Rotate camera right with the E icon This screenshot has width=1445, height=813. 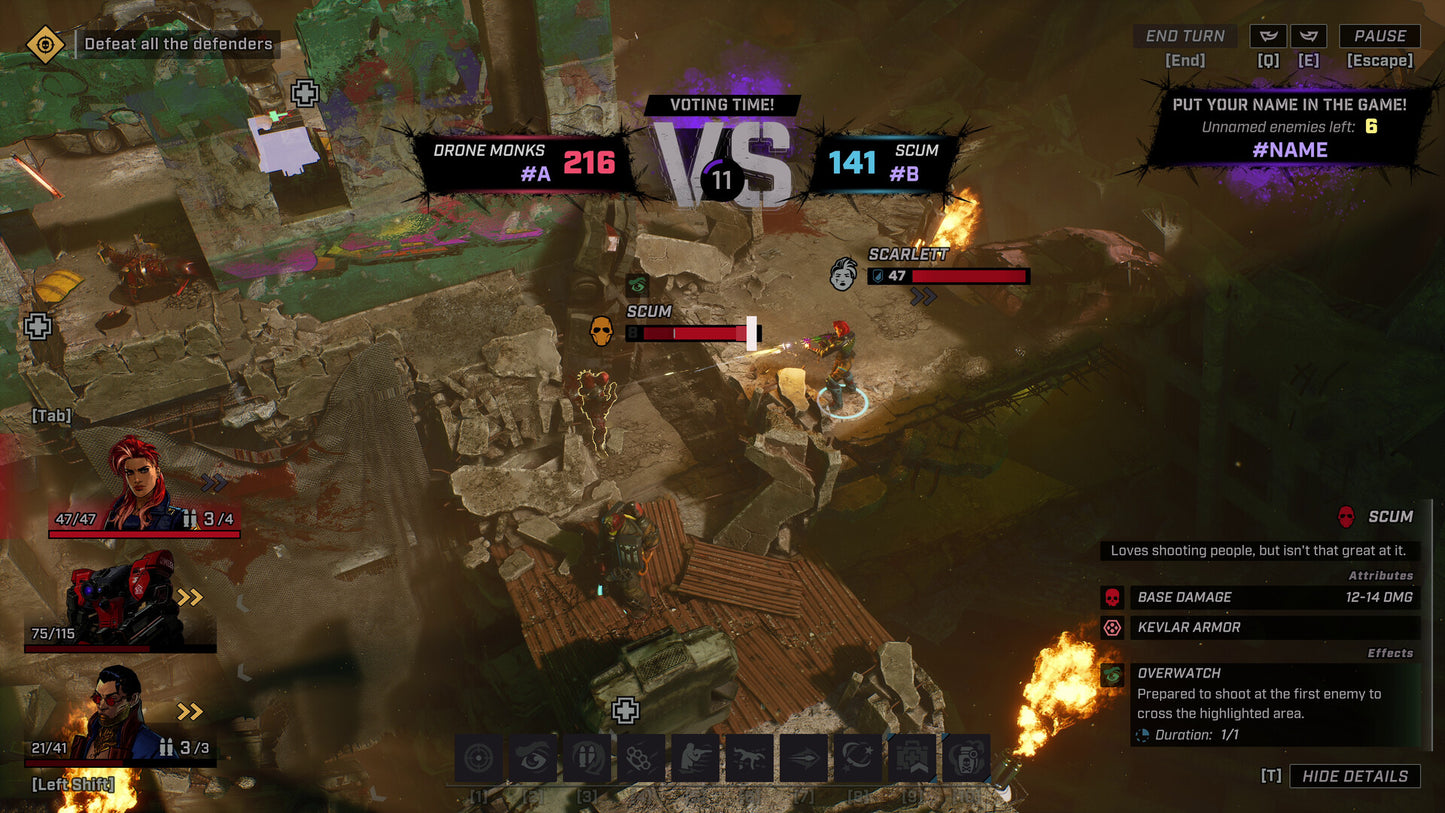(x=1308, y=36)
